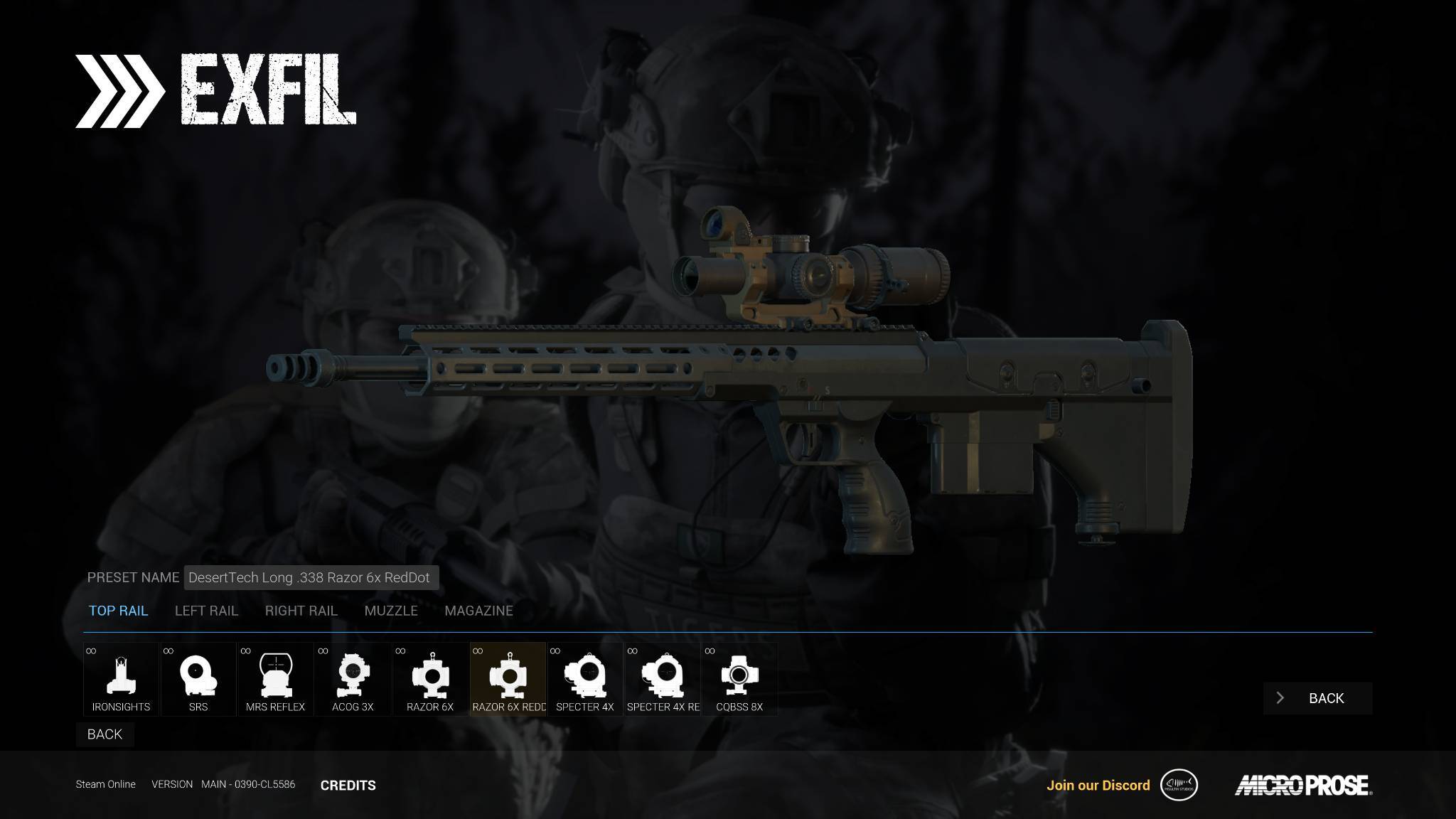Image resolution: width=1456 pixels, height=819 pixels.
Task: Click the BACK button with chevron arrow
Action: (x=1317, y=698)
